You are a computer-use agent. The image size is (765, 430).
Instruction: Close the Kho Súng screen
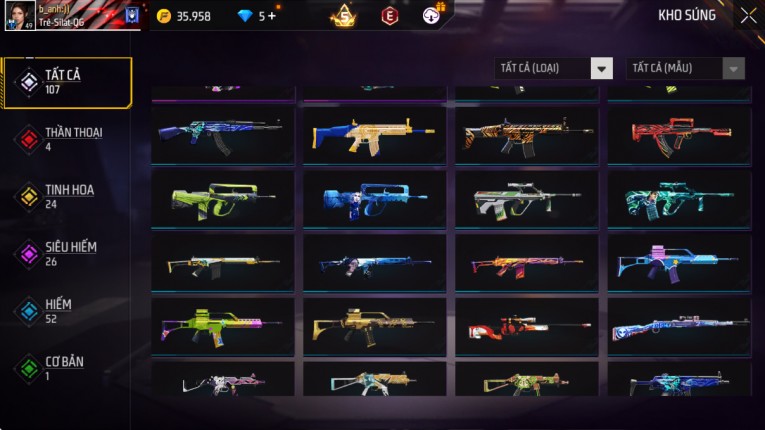748,15
